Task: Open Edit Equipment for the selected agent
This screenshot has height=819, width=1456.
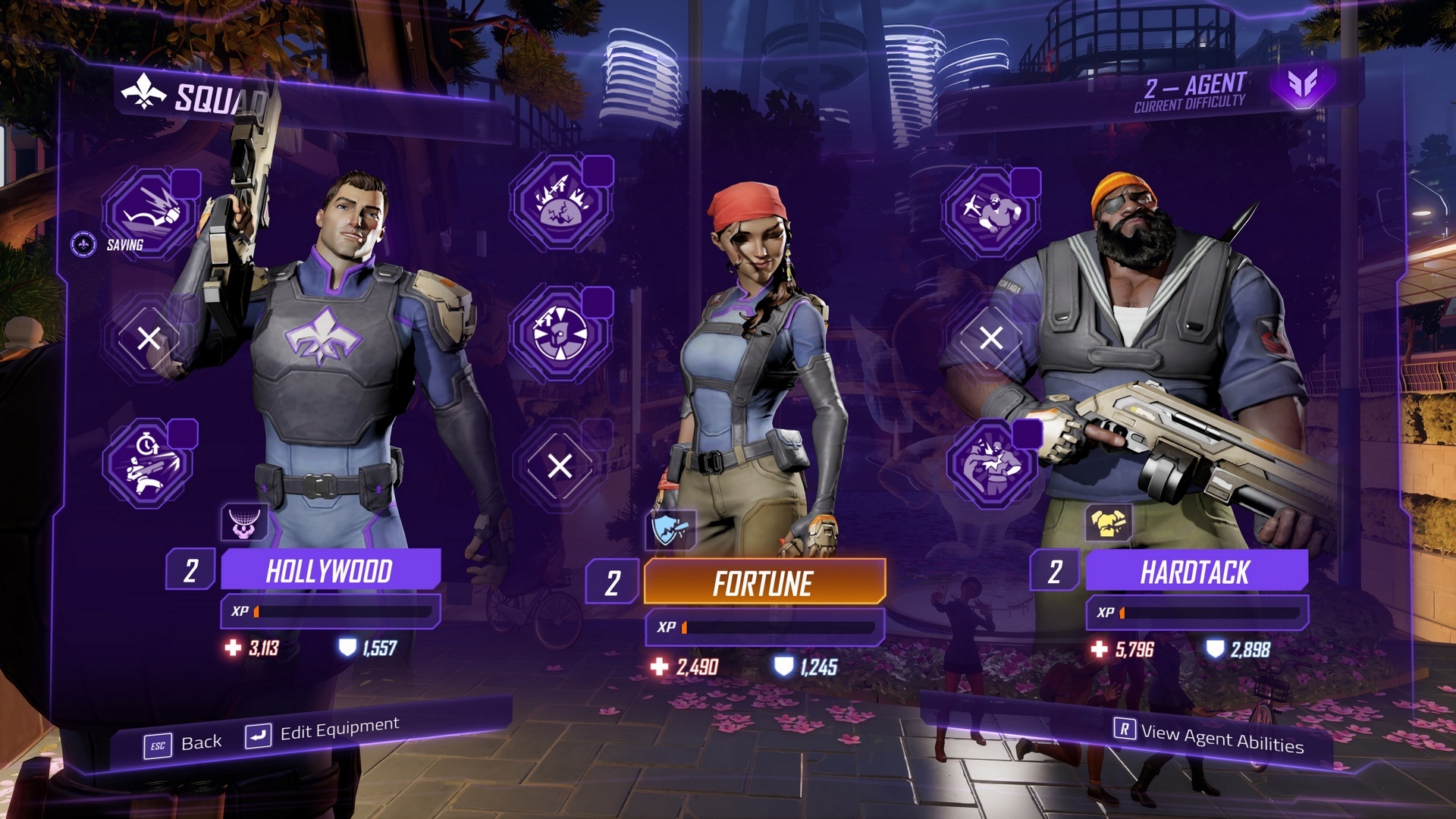Action: pyautogui.click(x=323, y=732)
